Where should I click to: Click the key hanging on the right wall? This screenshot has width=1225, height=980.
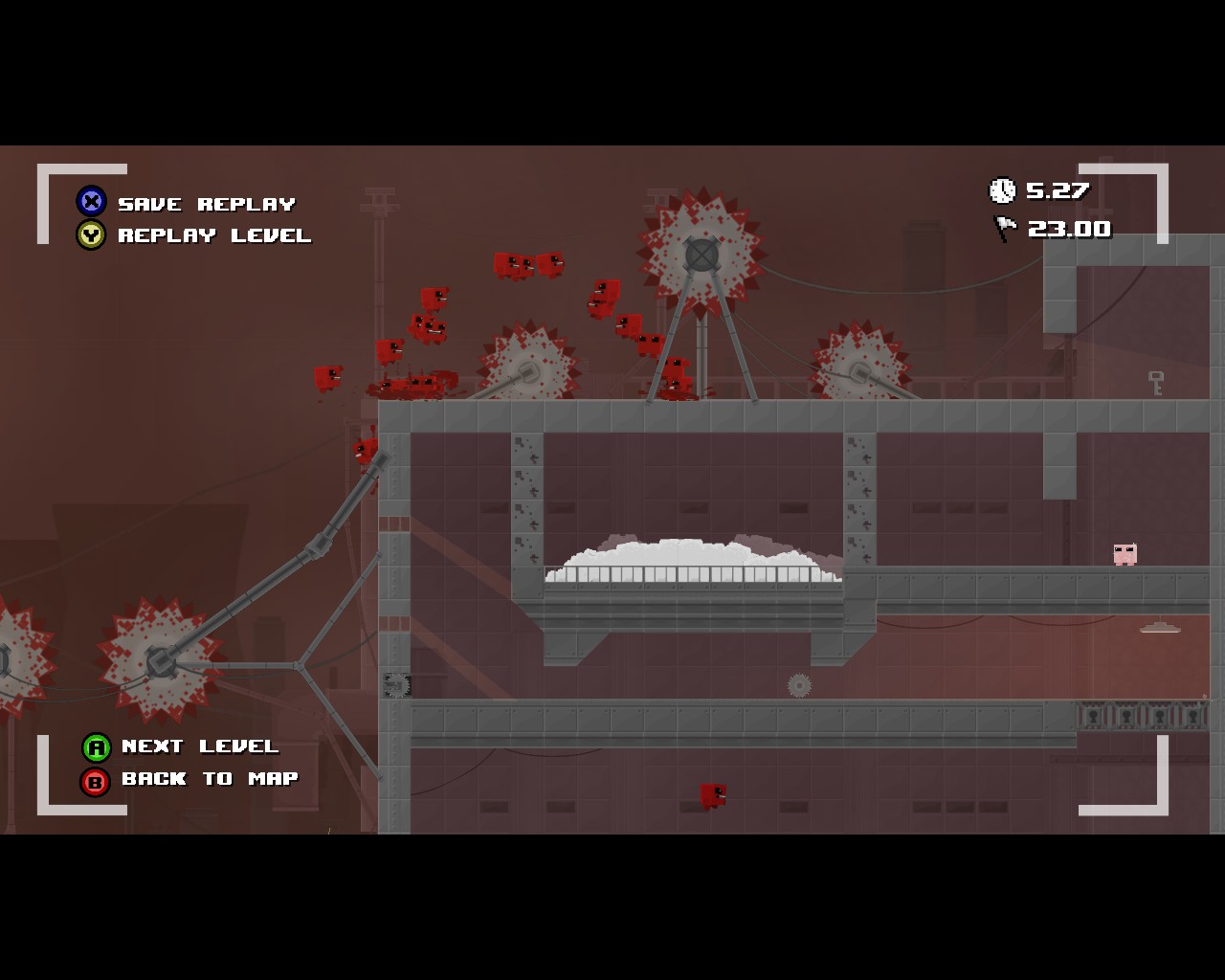1155,381
